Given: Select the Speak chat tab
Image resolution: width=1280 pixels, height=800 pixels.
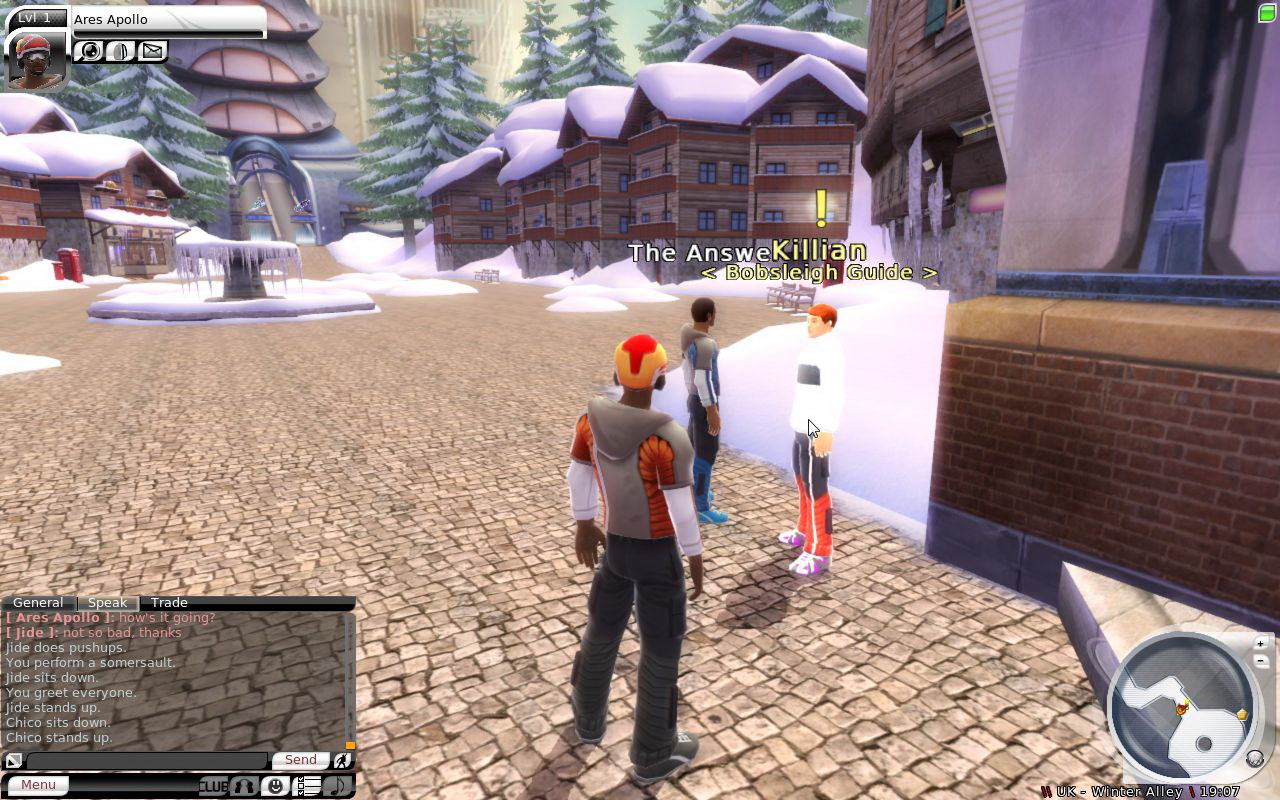Looking at the screenshot, I should 107,603.
